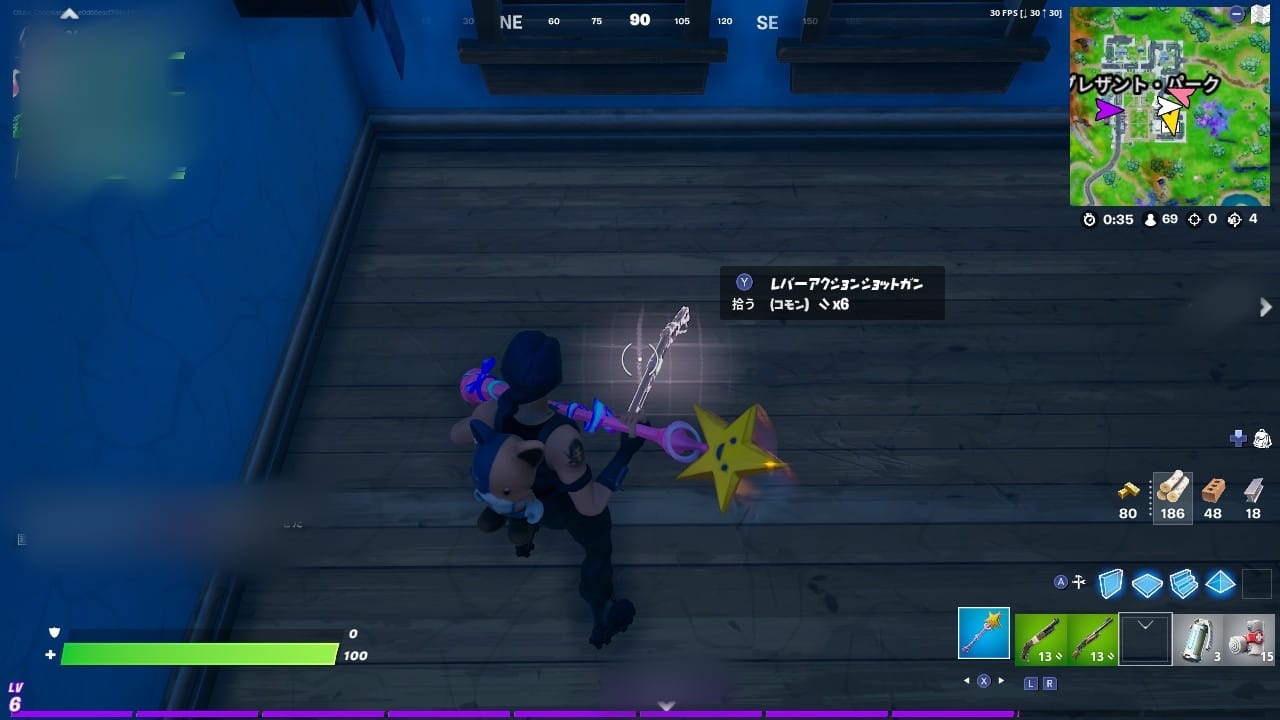Click the folded map icon above the minimap
Screen dimensions: 1280x720
tap(1259, 14)
